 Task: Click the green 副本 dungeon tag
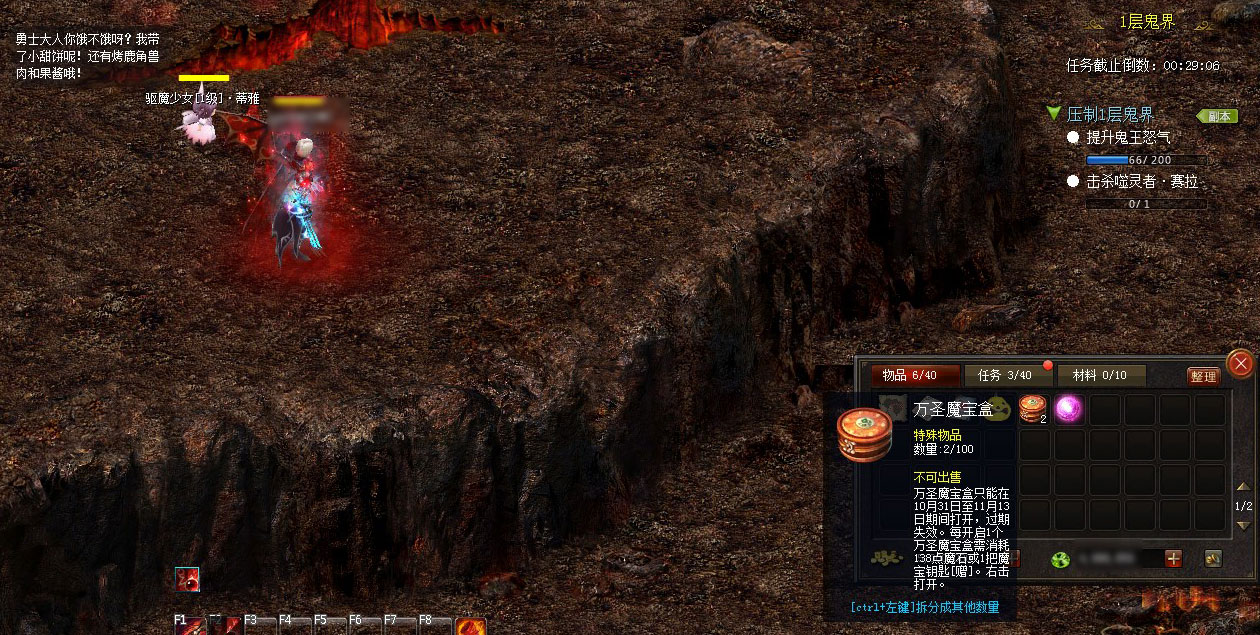[1216, 116]
